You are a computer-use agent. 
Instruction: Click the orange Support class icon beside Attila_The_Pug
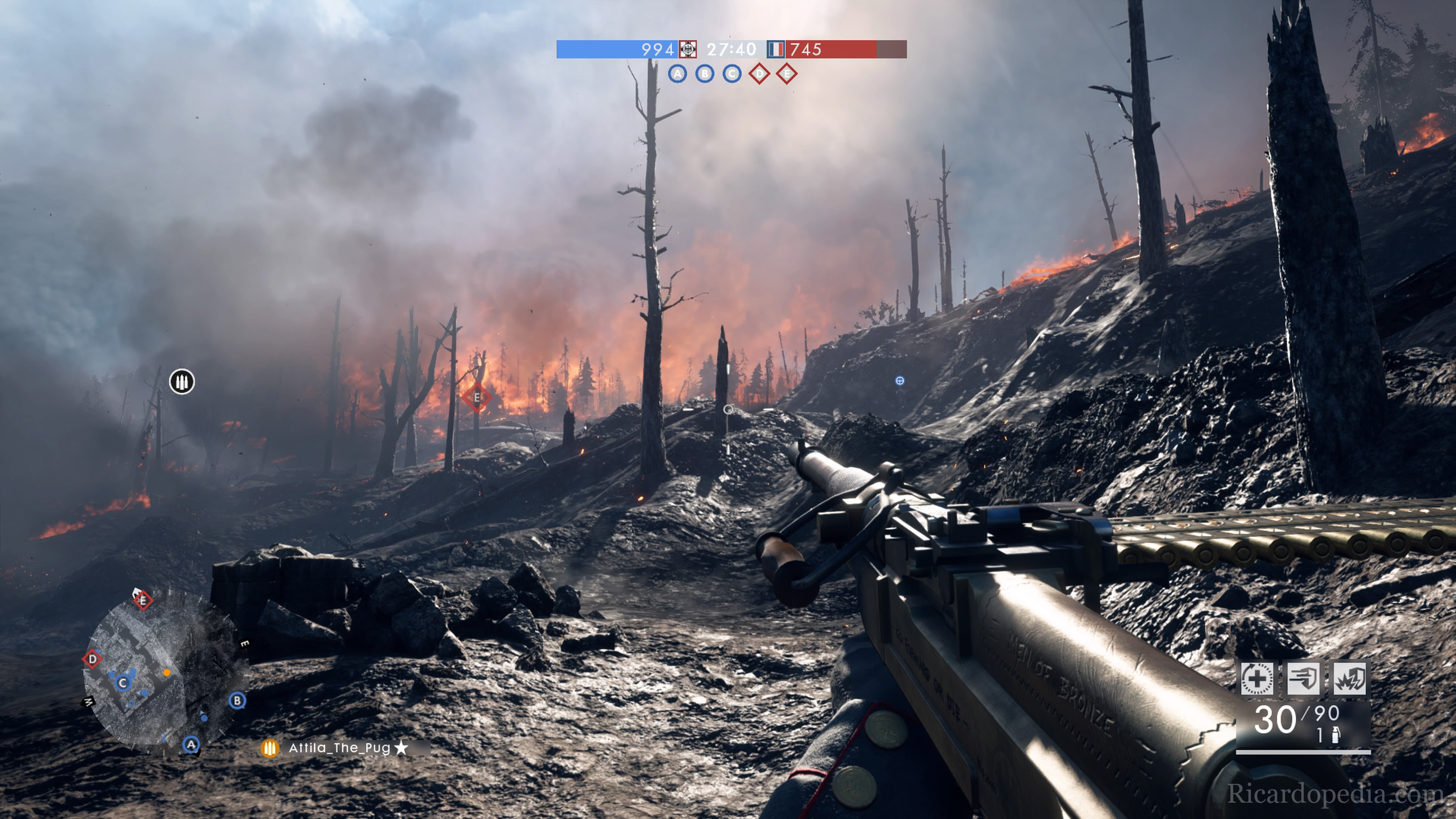click(270, 748)
